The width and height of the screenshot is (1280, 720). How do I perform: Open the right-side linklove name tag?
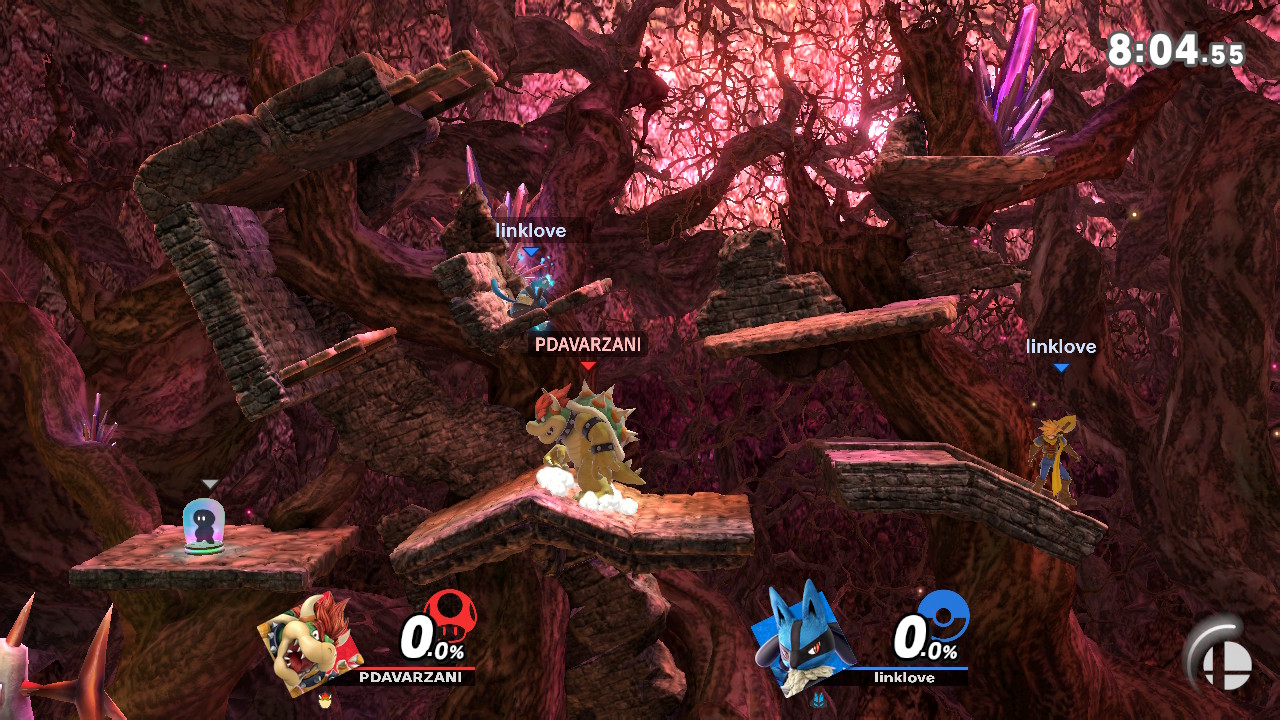[x=1061, y=347]
